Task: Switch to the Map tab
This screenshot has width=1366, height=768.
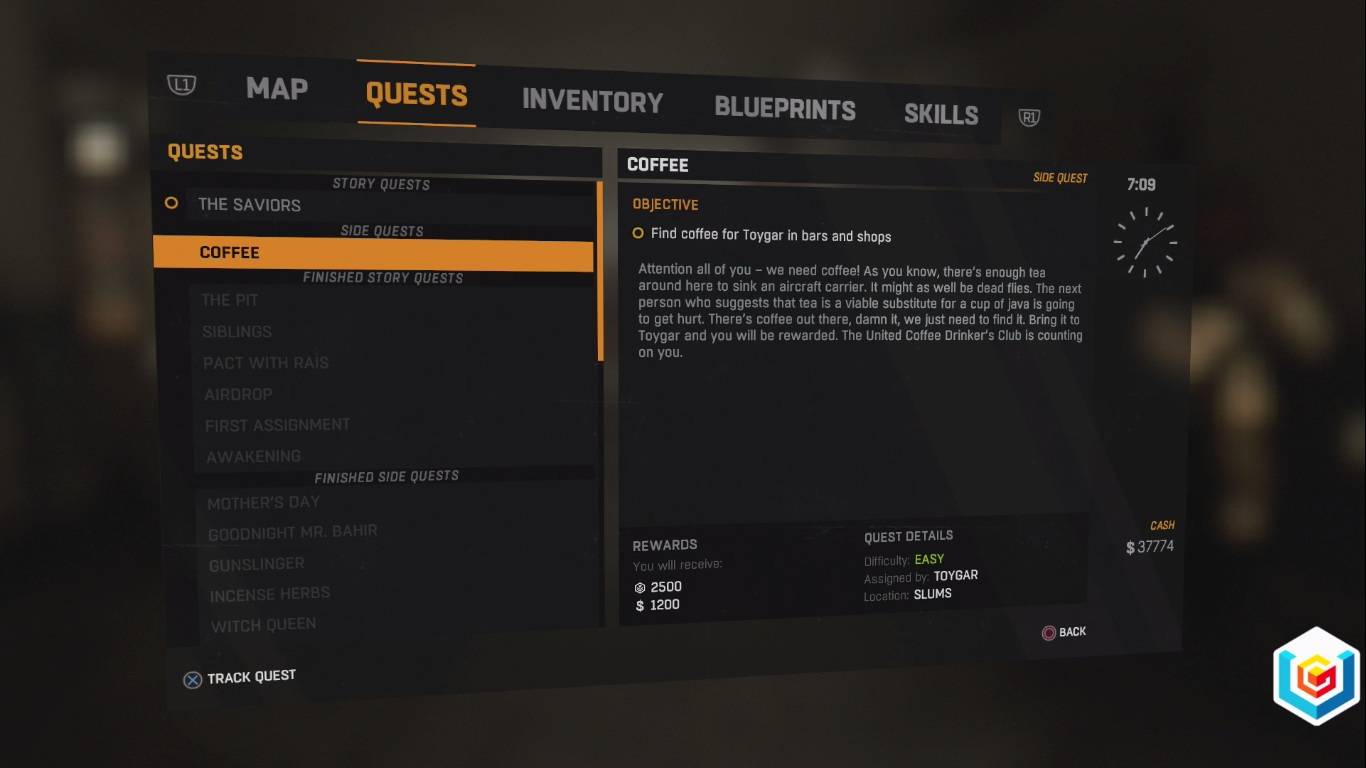Action: 277,88
